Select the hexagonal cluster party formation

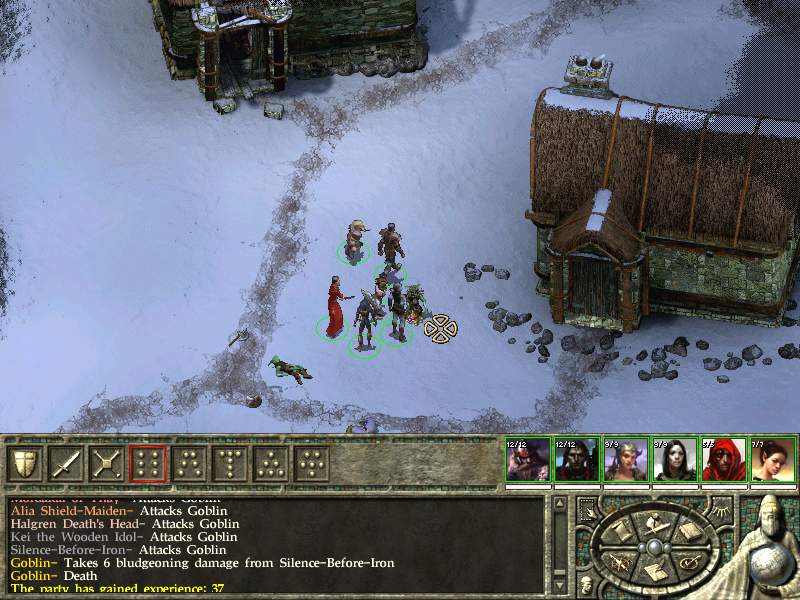pyautogui.click(x=312, y=463)
